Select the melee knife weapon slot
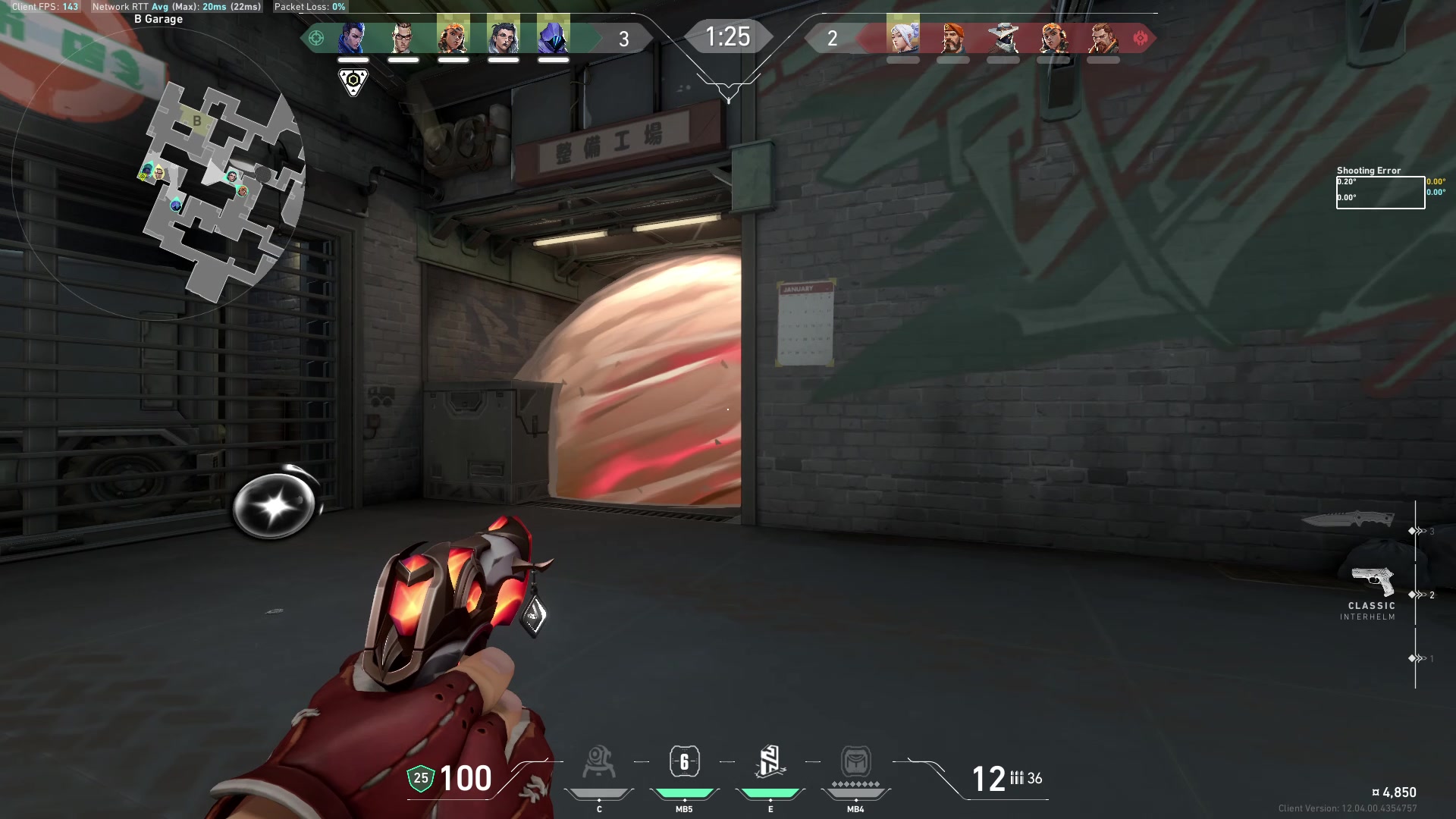This screenshot has height=819, width=1456. (x=1348, y=520)
